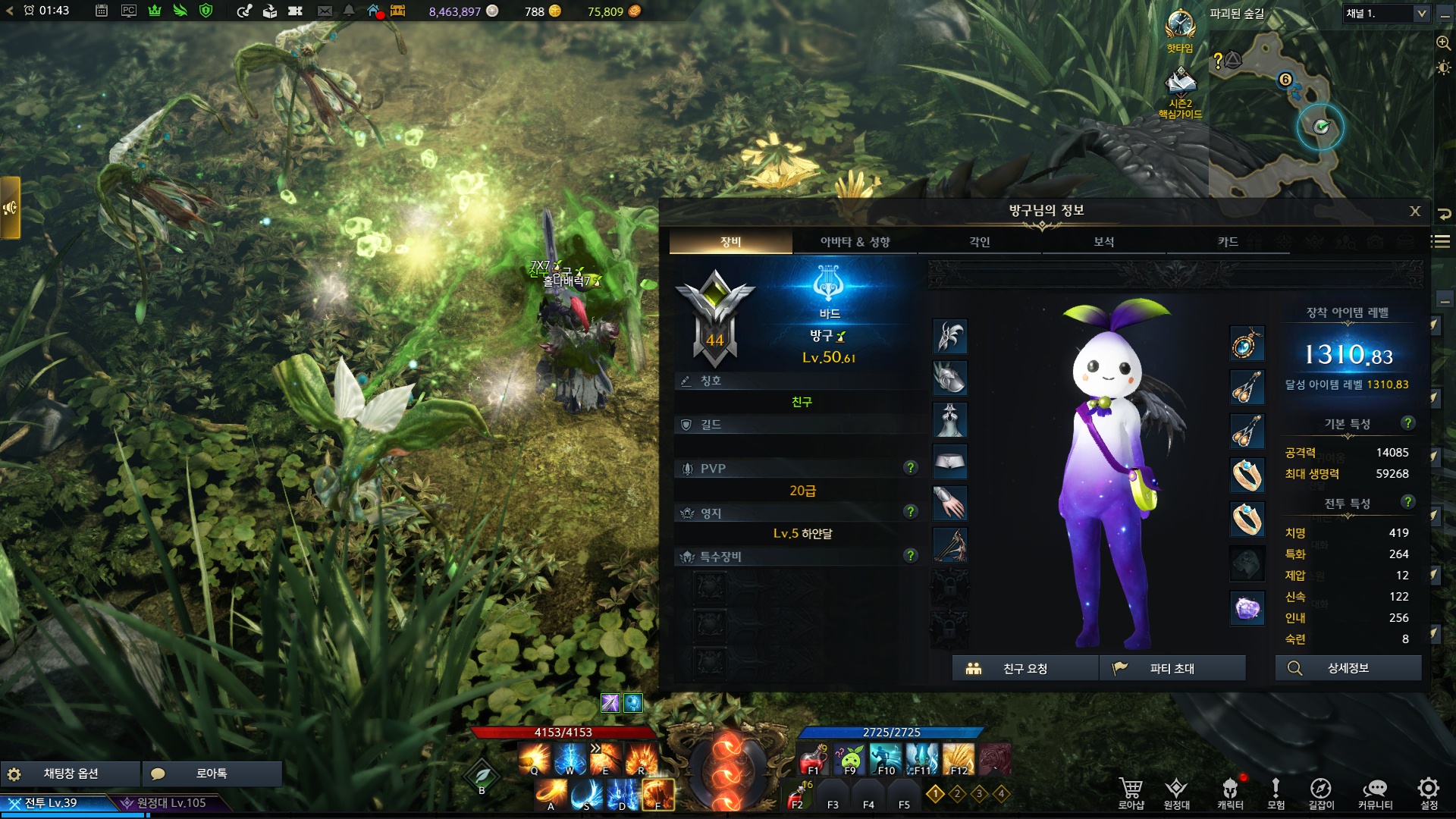1456x819 pixels.
Task: Click the PVP help question mark
Action: 911,468
